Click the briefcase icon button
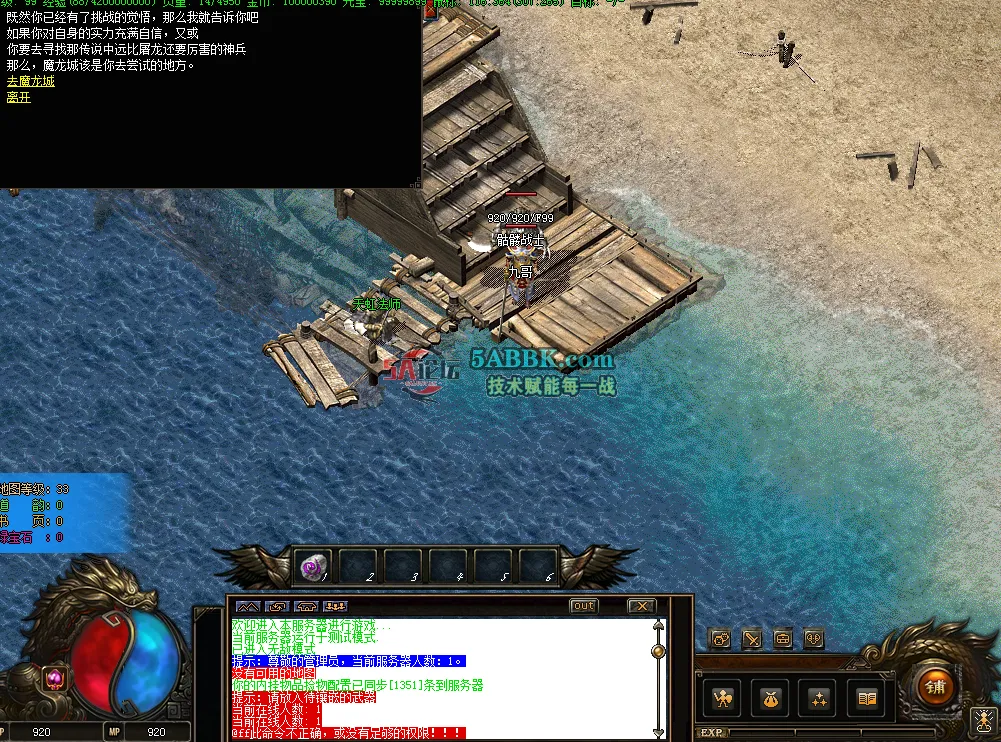1001x742 pixels. click(783, 638)
